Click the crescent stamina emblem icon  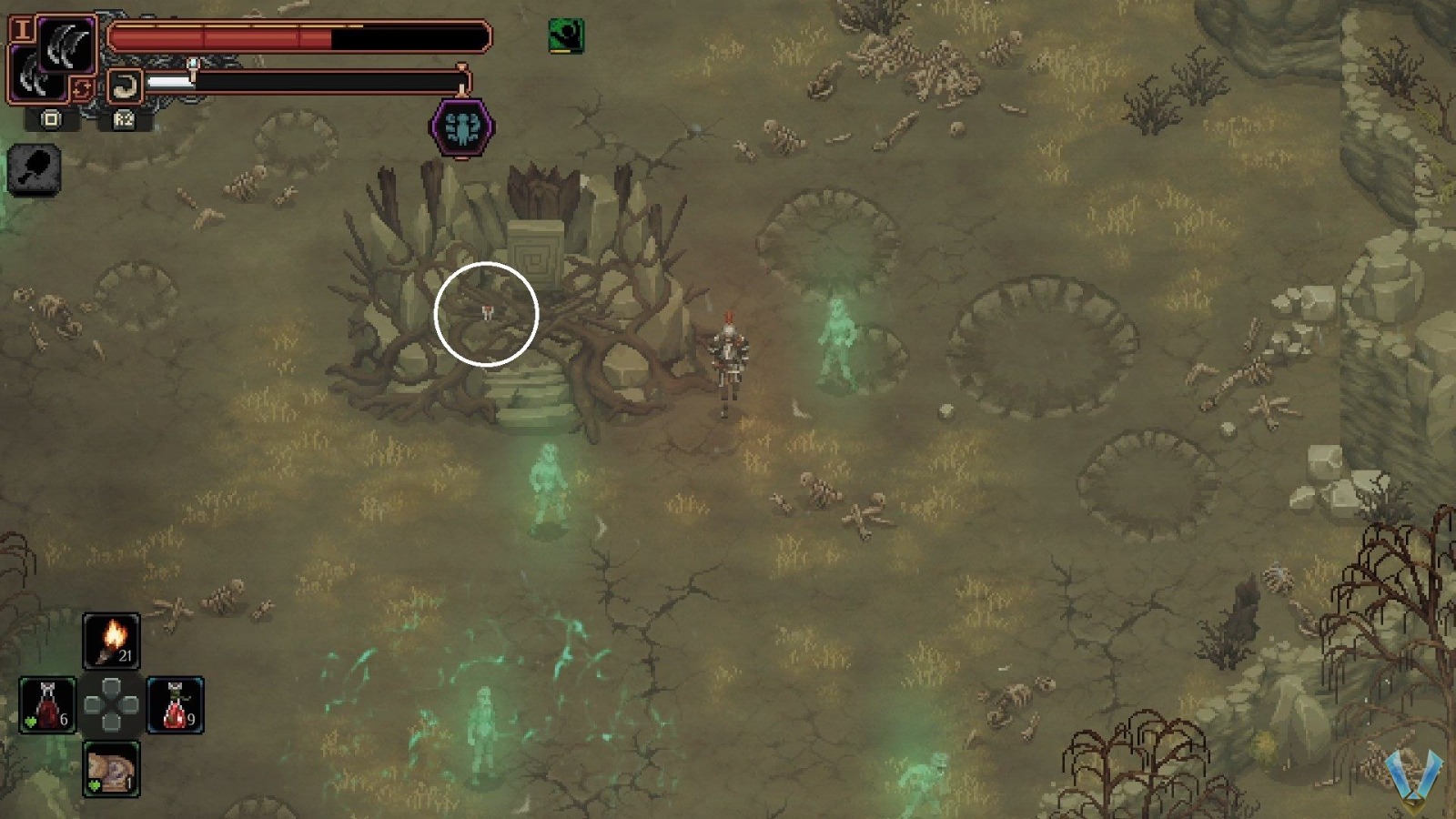(x=125, y=84)
